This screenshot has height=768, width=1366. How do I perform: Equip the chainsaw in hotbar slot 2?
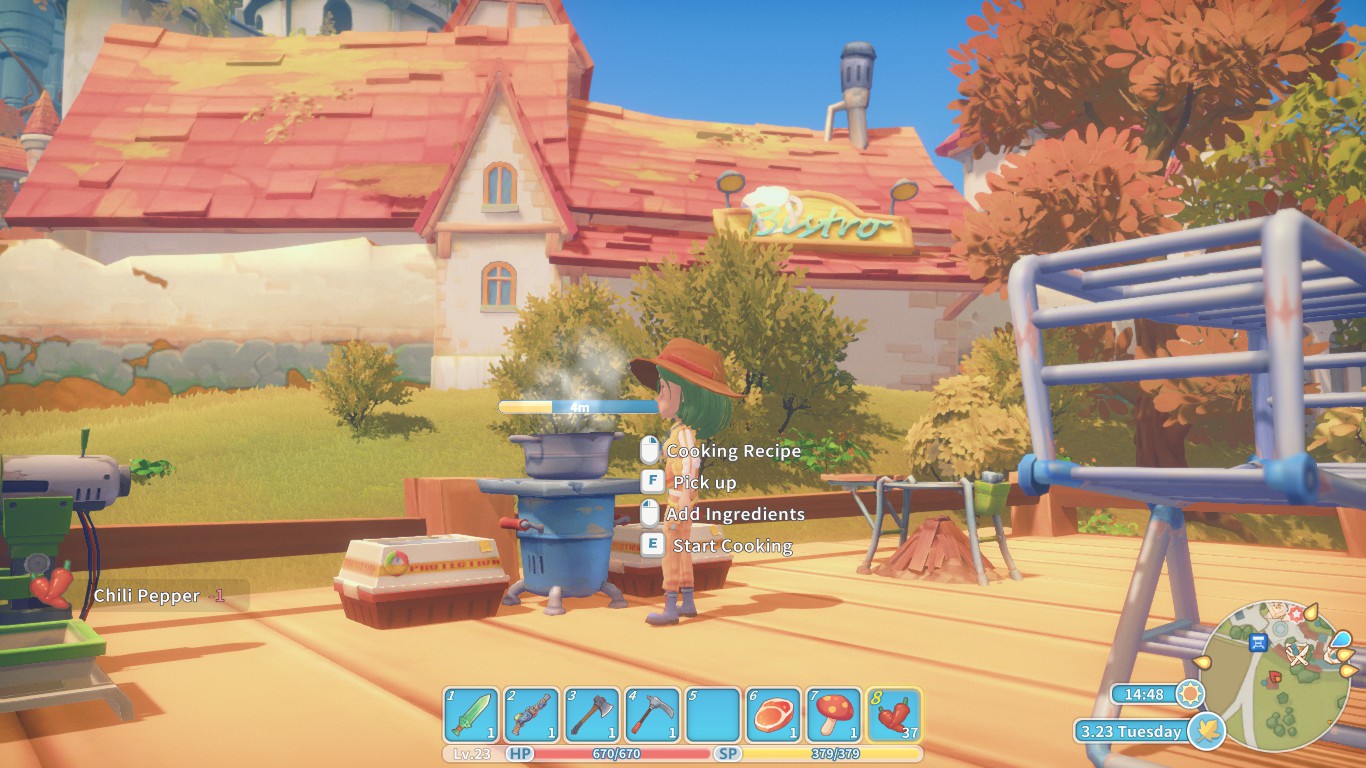click(x=532, y=715)
